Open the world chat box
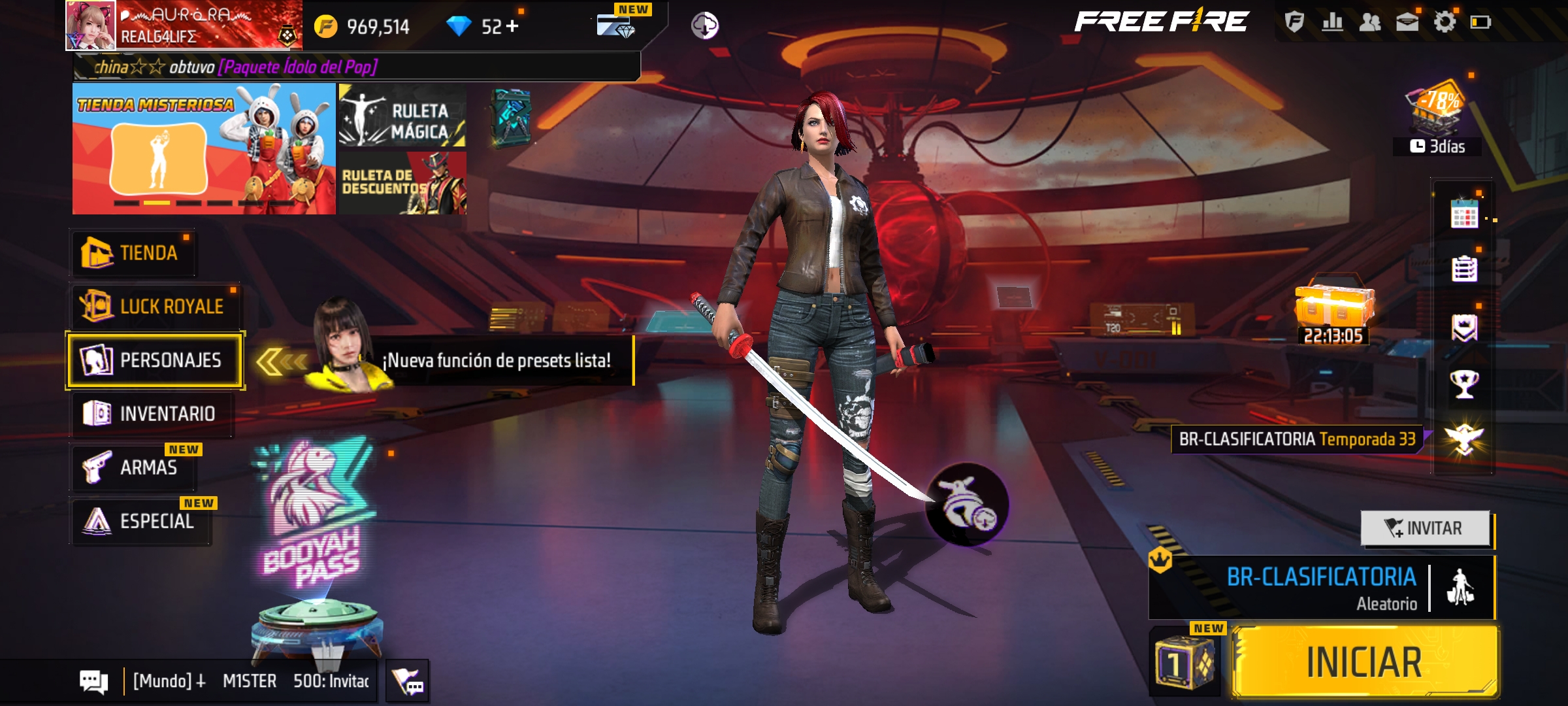The height and width of the screenshot is (706, 1568). tap(251, 681)
